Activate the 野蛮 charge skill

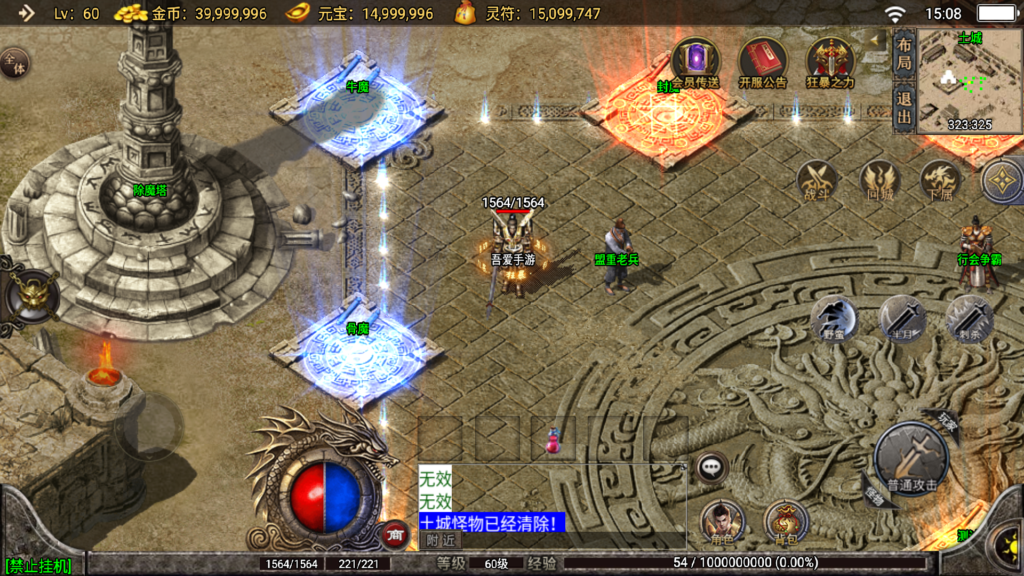(833, 318)
